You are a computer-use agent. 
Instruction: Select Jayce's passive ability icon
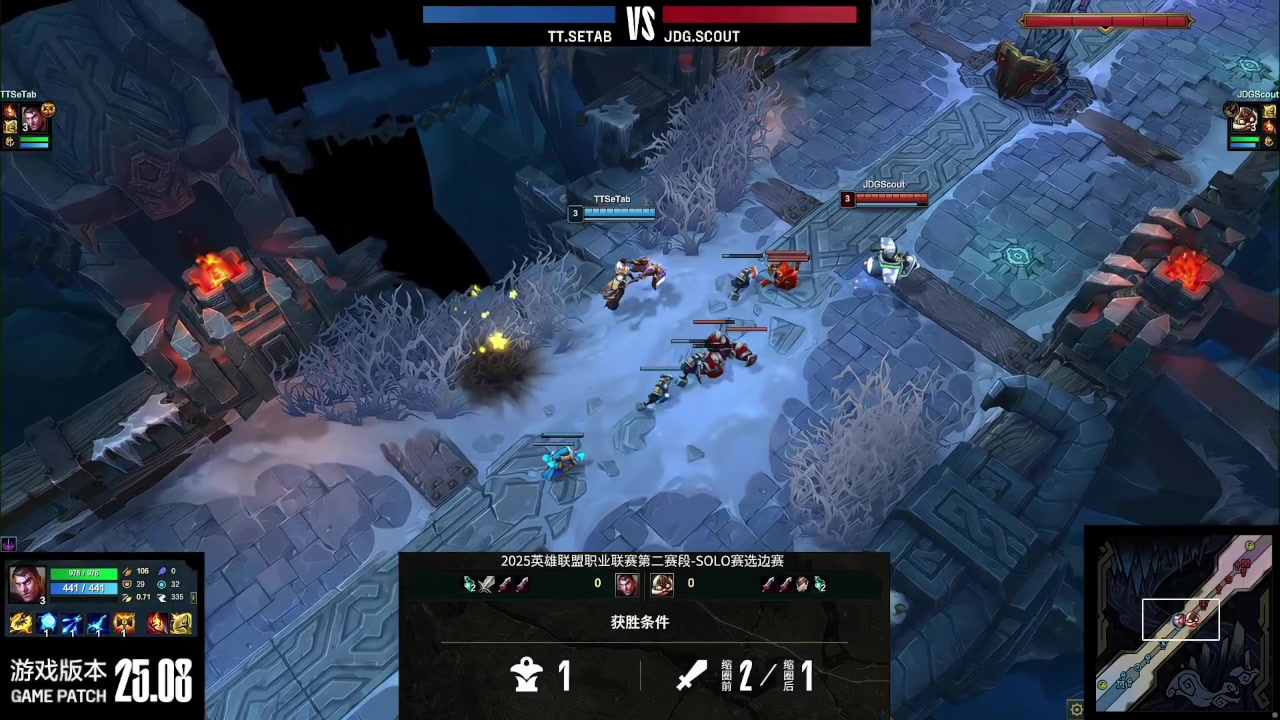click(20, 624)
